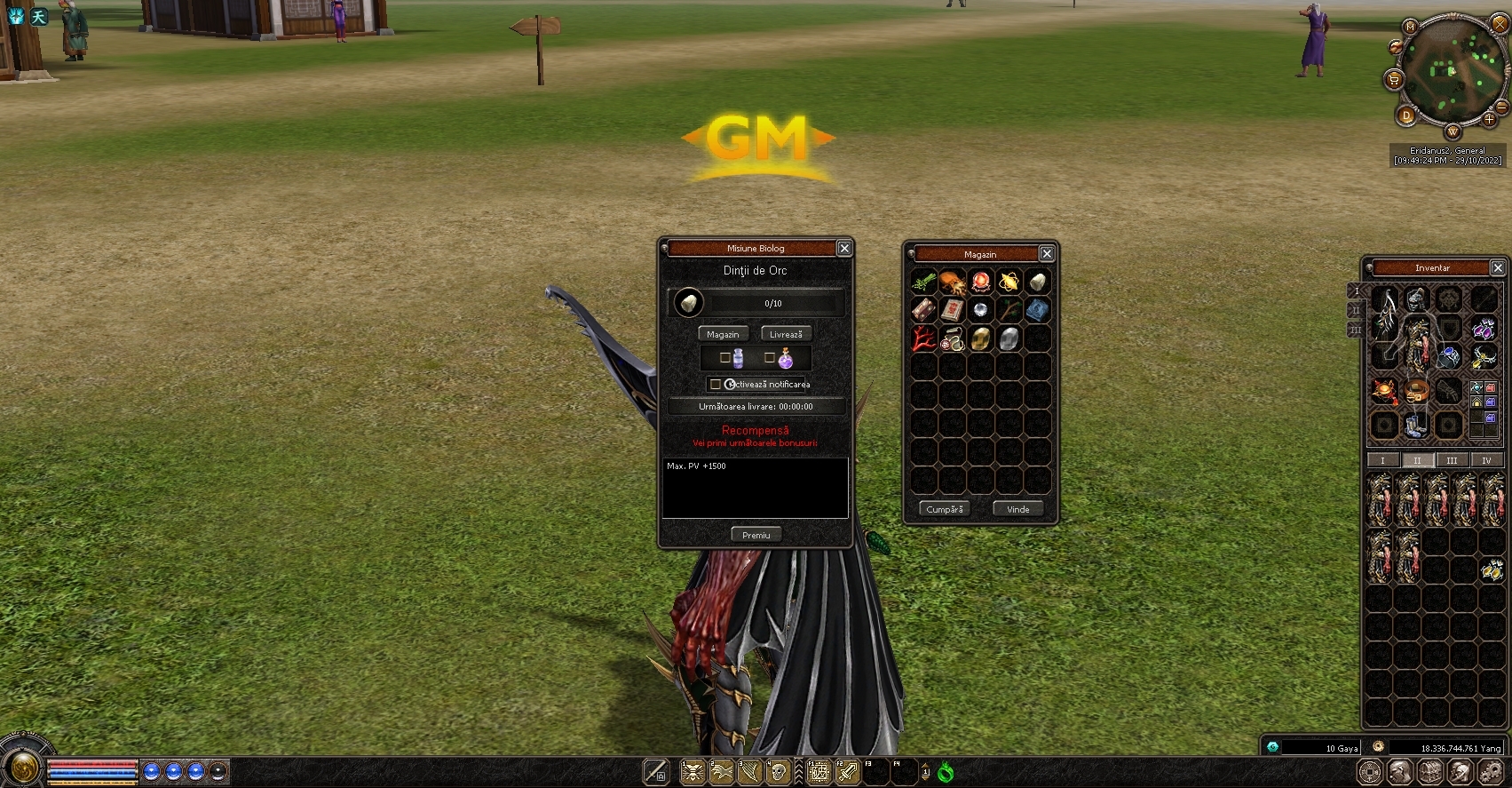1512x788 pixels.
Task: Select the orange bug item in the shop
Action: tap(952, 283)
